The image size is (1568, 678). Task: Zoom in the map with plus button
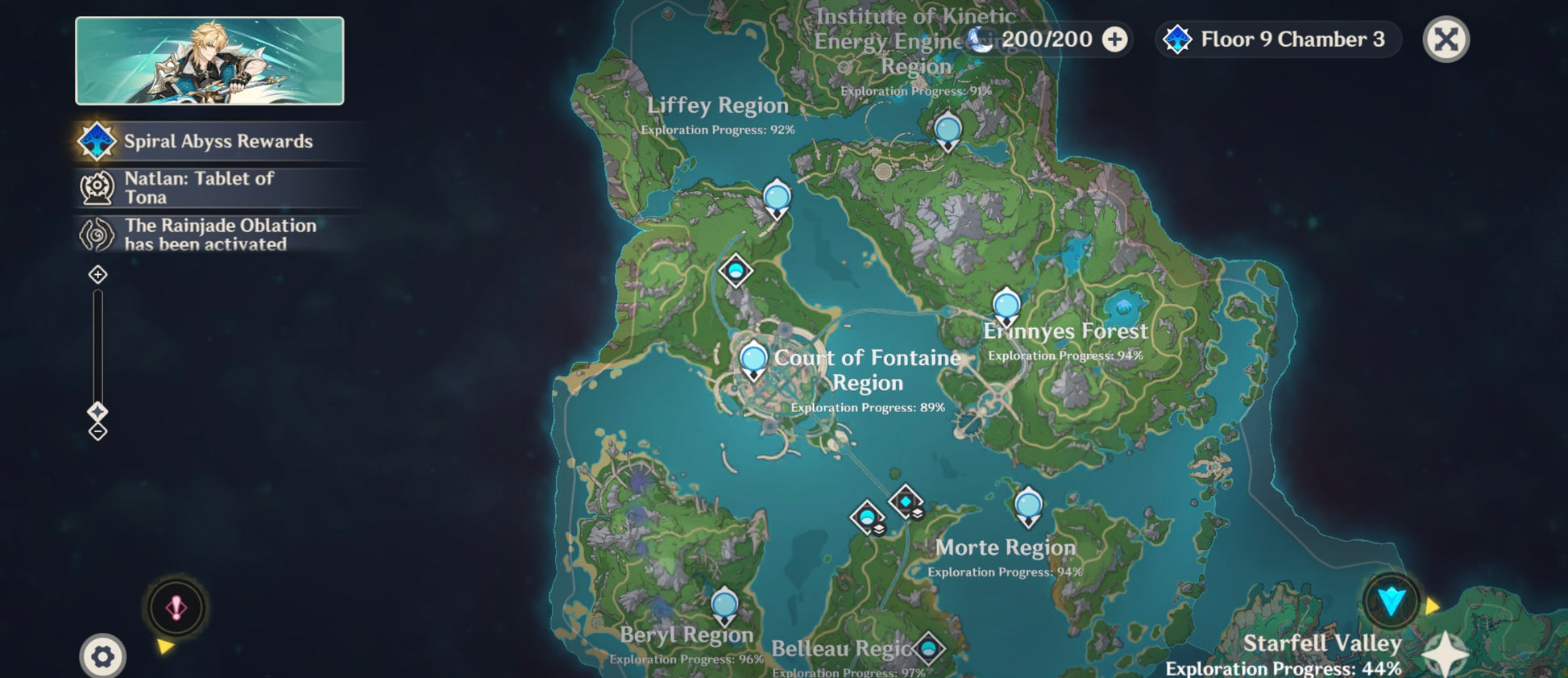pyautogui.click(x=97, y=275)
